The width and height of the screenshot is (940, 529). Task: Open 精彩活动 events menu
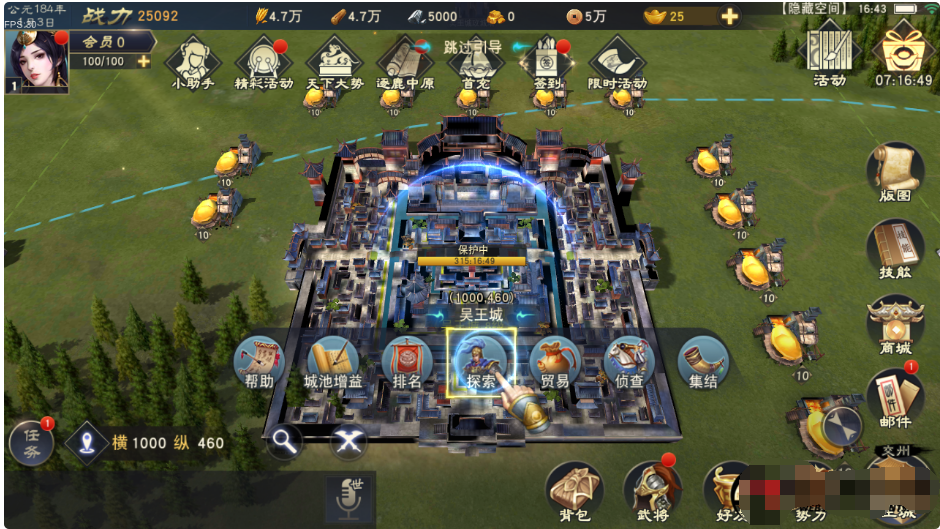[x=264, y=63]
